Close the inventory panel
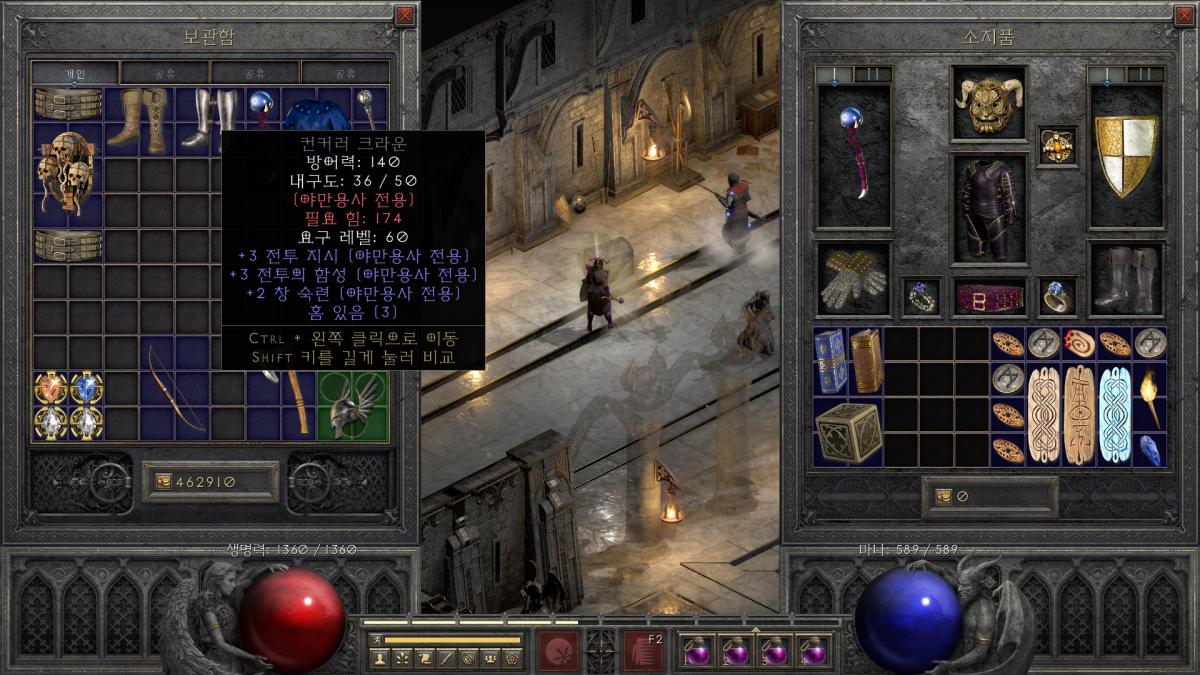The height and width of the screenshot is (675, 1200). click(x=1184, y=16)
